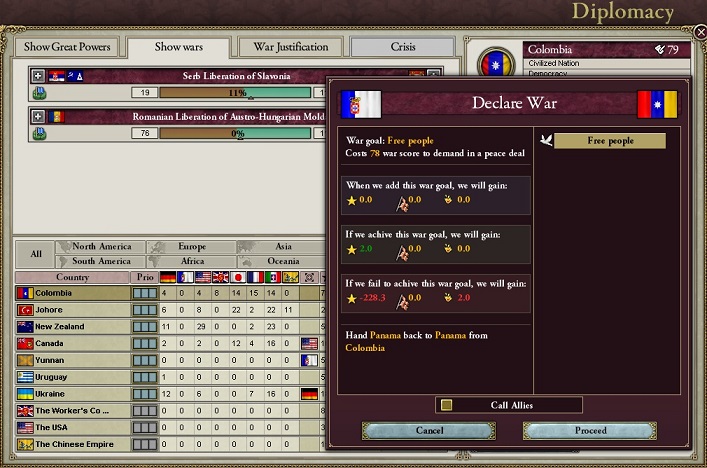Image resolution: width=707 pixels, height=468 pixels.
Task: Select Johore in the country list
Action: point(73,310)
